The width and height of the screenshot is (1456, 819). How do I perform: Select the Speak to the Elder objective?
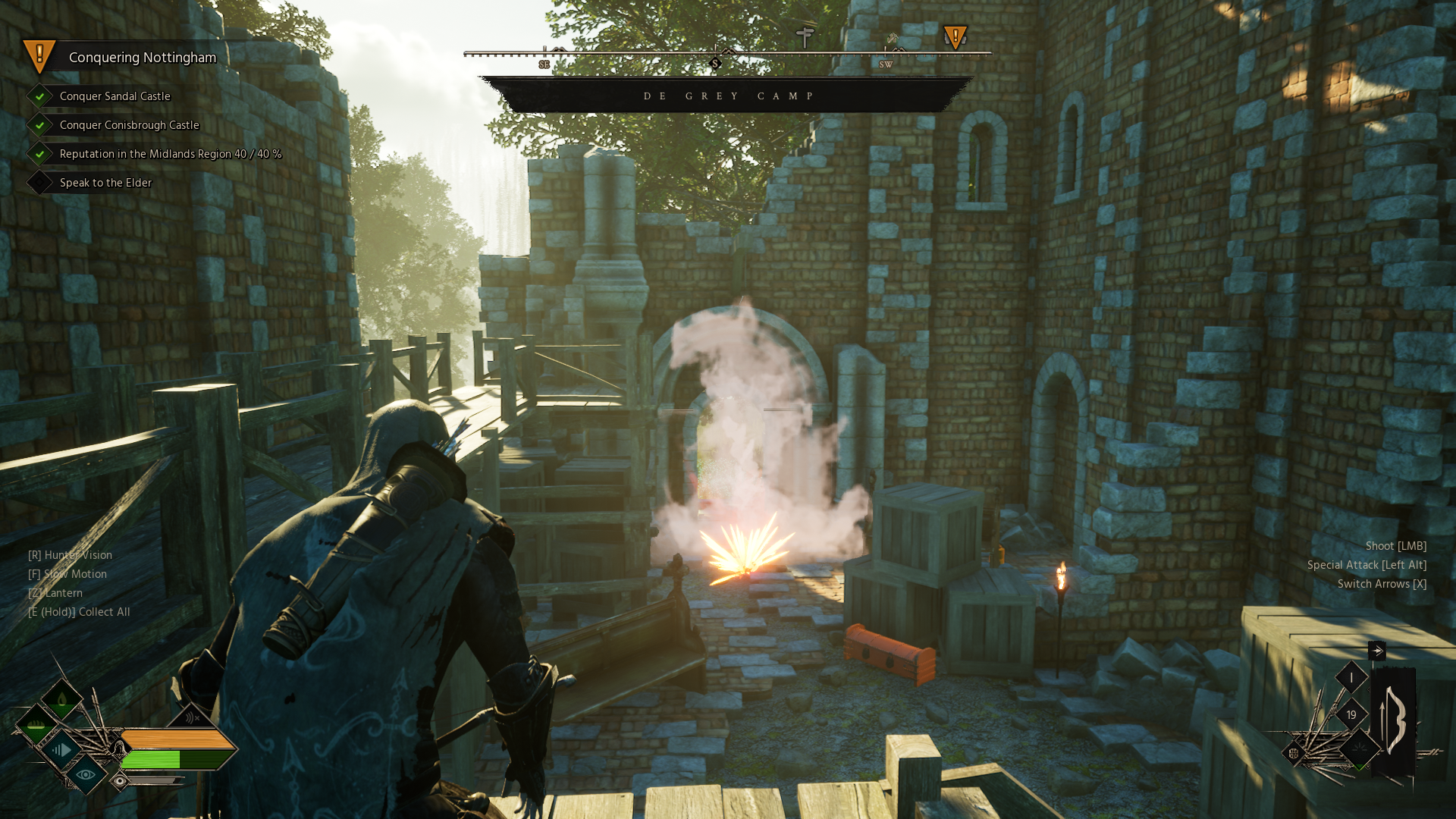click(105, 183)
